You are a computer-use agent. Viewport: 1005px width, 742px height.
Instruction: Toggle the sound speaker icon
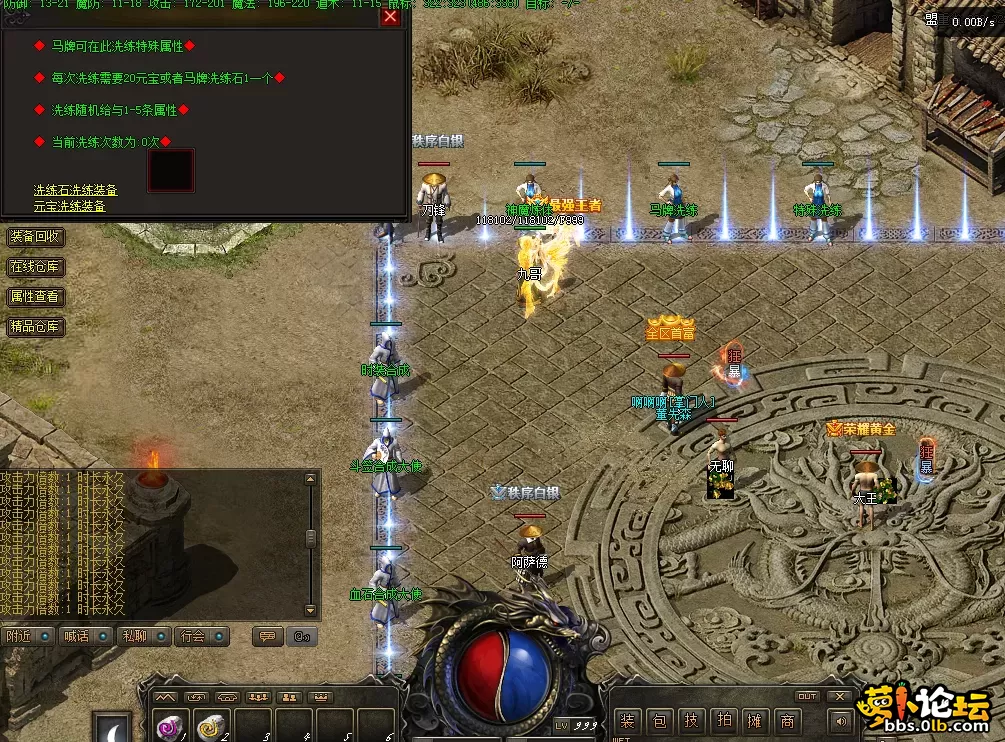click(x=842, y=720)
